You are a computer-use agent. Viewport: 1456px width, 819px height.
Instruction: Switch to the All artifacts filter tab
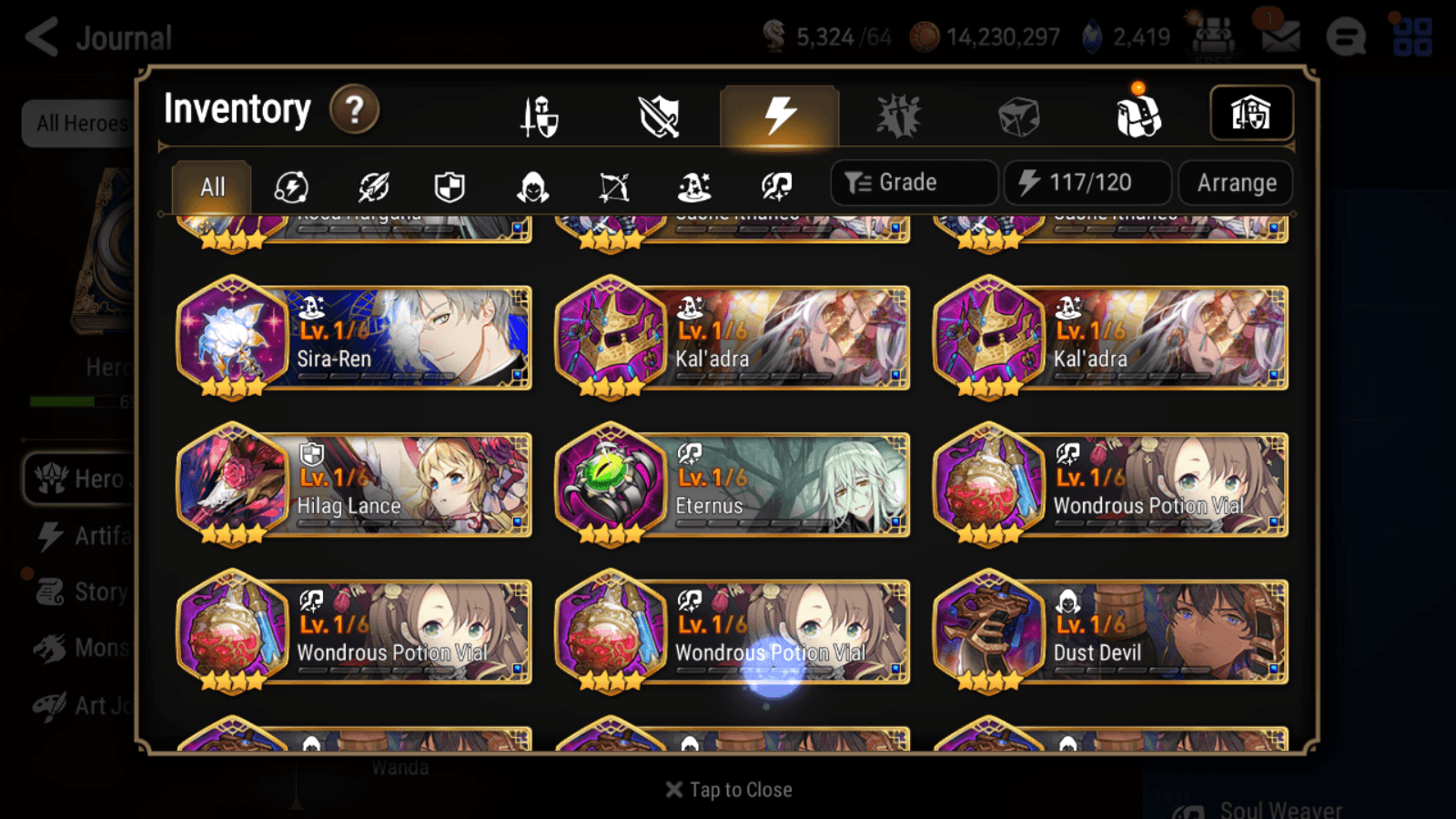coord(211,187)
